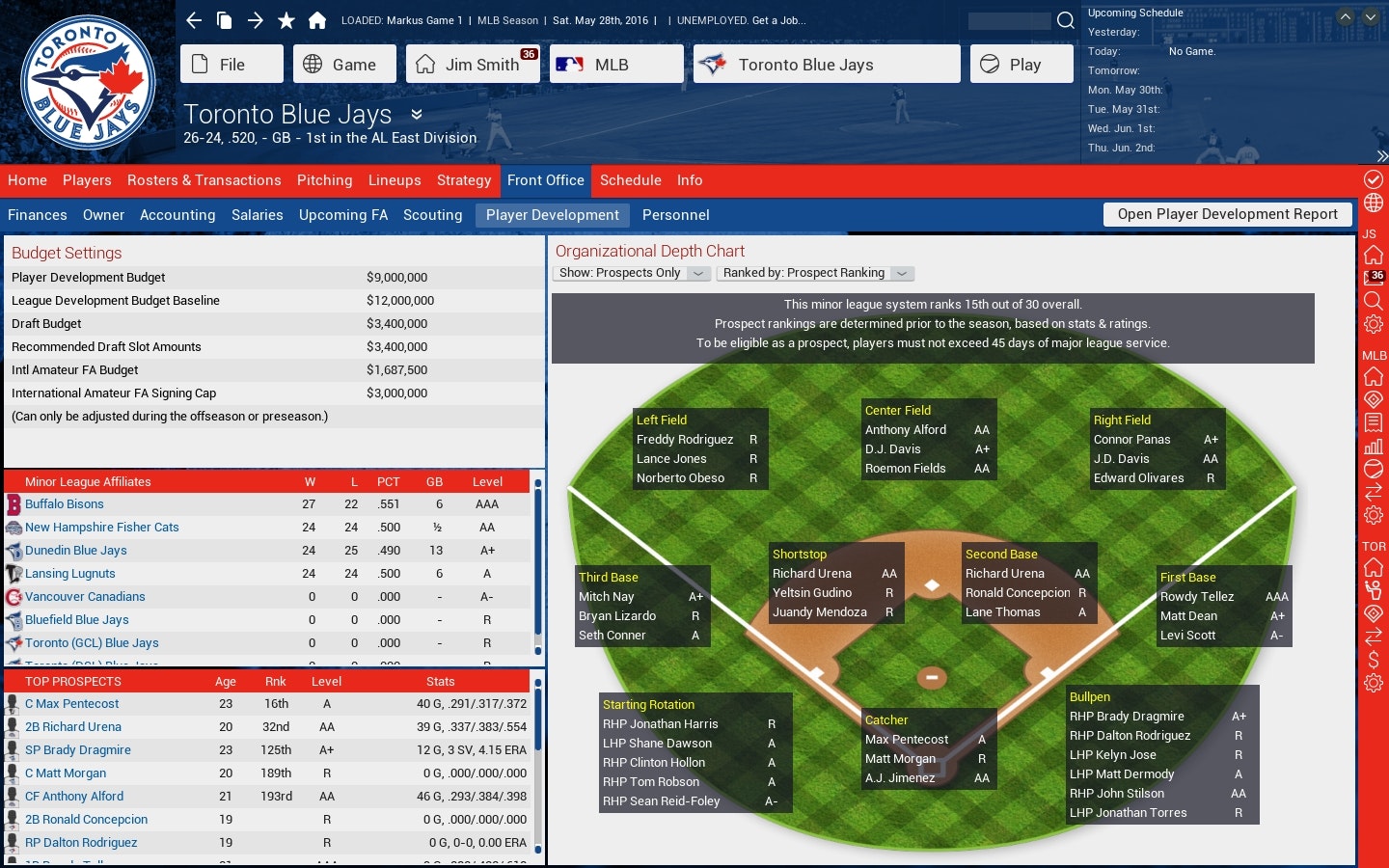The width and height of the screenshot is (1389, 868).
Task: Click the trade arrows icon under TOR
Action: tap(1373, 635)
